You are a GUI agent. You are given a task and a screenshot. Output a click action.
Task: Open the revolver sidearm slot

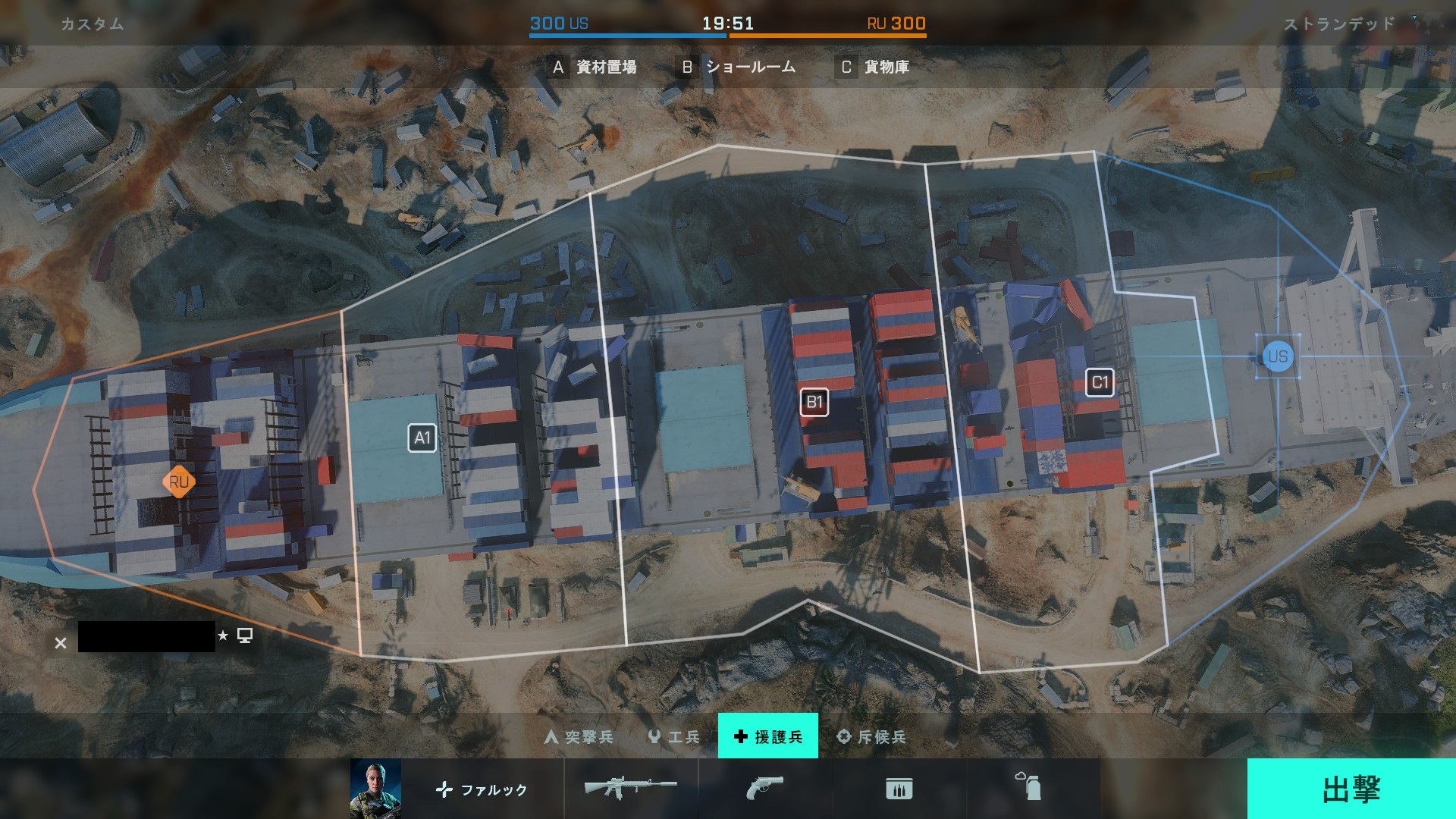click(764, 788)
